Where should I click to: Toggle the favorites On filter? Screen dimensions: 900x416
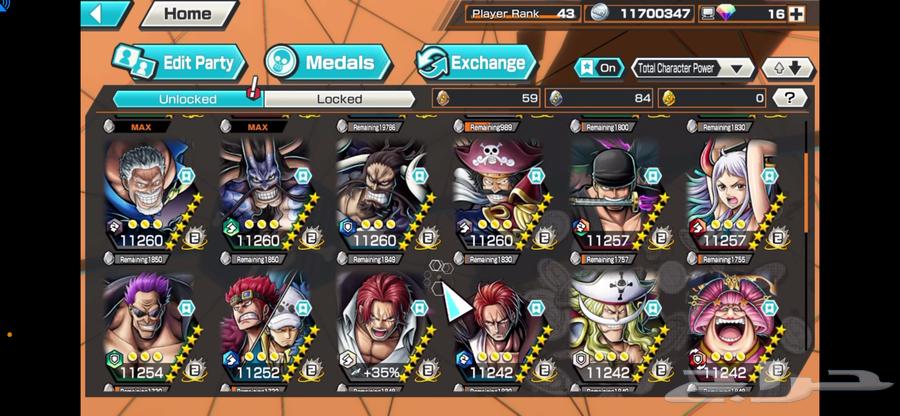tap(597, 68)
